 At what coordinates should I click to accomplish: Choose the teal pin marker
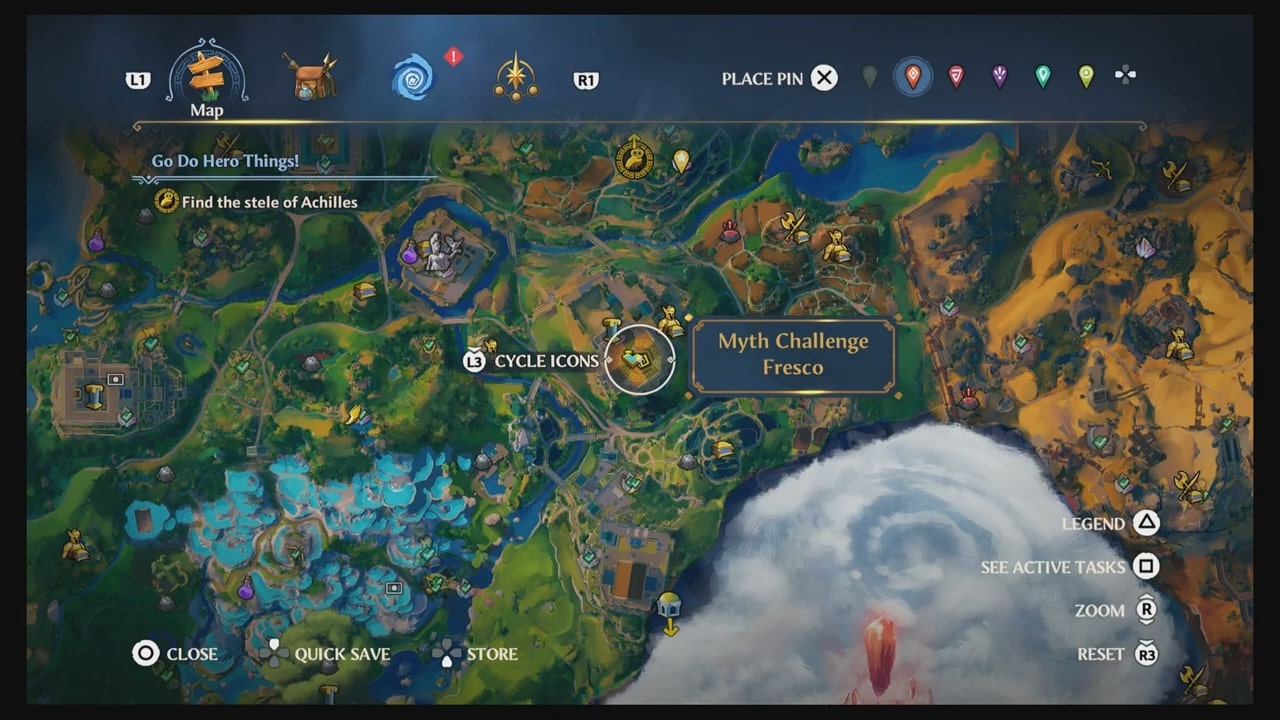point(1042,74)
